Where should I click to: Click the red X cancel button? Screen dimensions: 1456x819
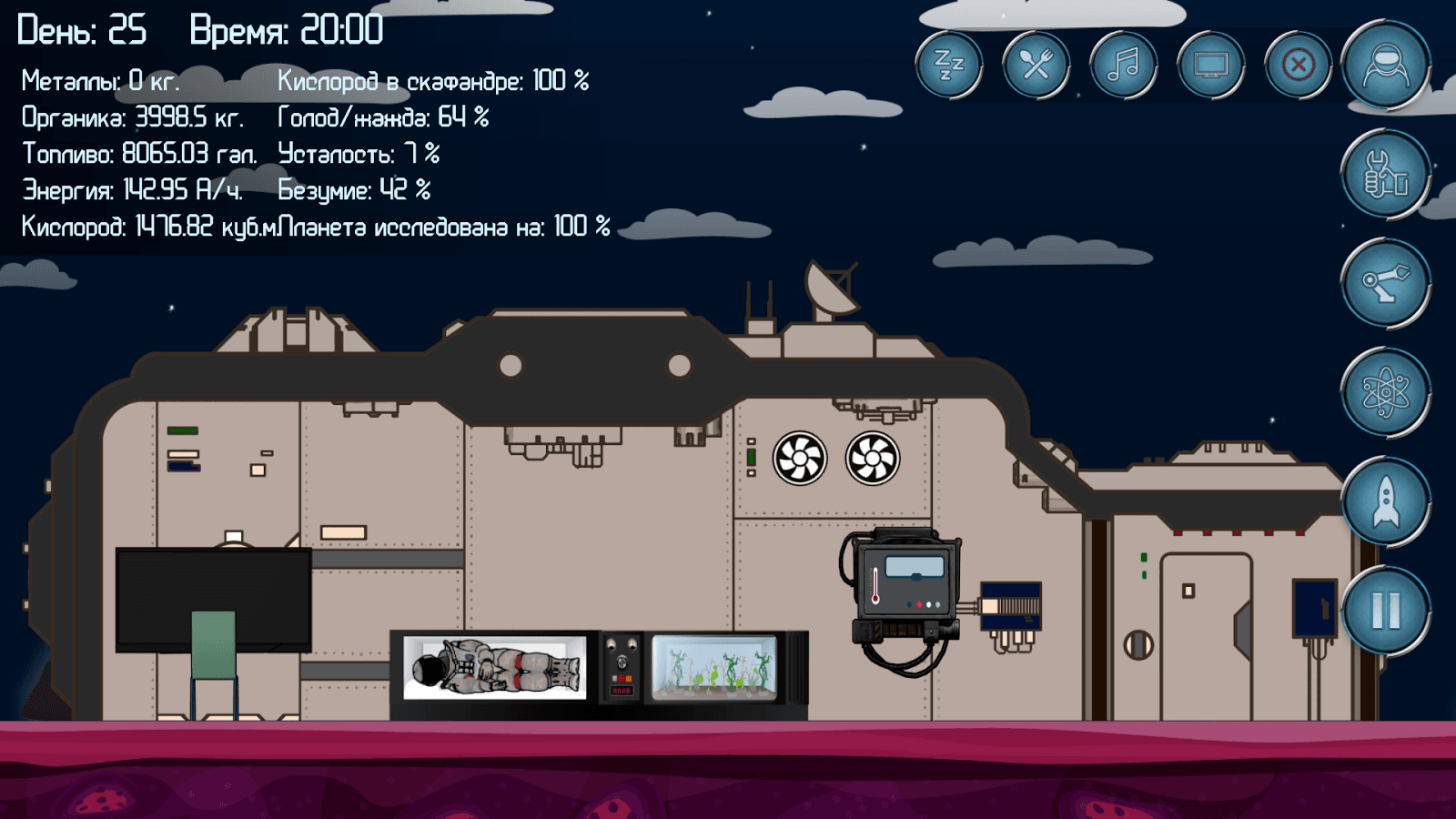(1298, 65)
